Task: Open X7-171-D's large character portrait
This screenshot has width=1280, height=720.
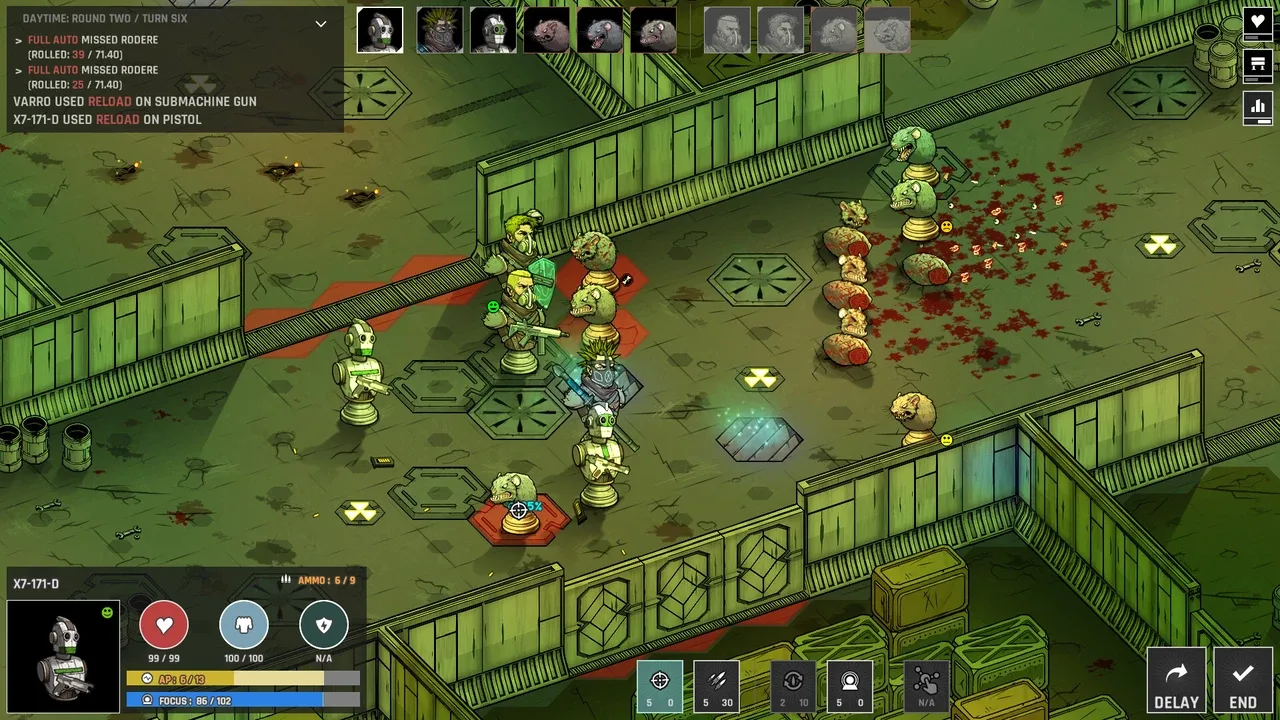Action: tap(63, 656)
